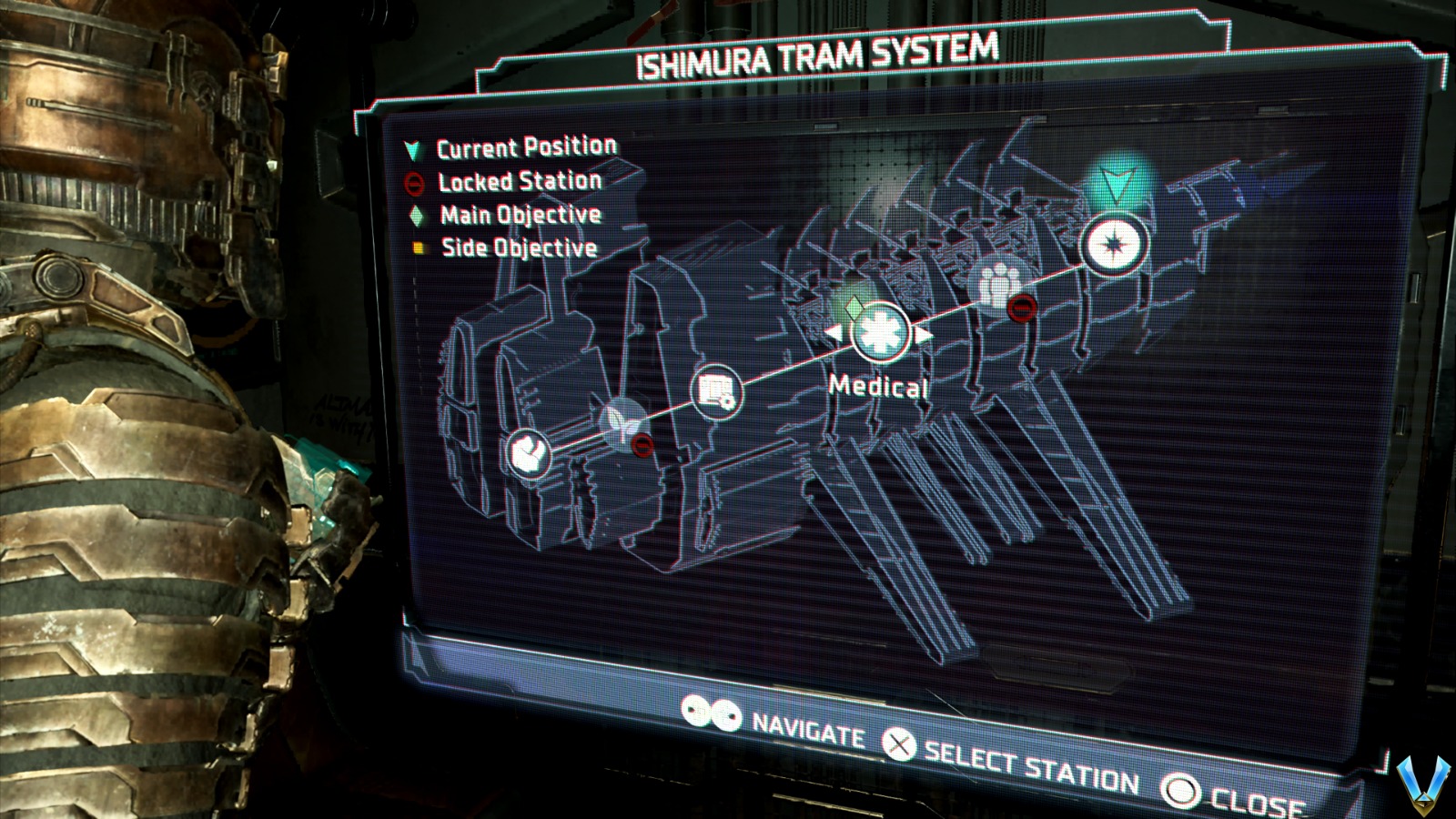The height and width of the screenshot is (819, 1456).
Task: Select the locked plant leaf station
Action: [x=624, y=421]
